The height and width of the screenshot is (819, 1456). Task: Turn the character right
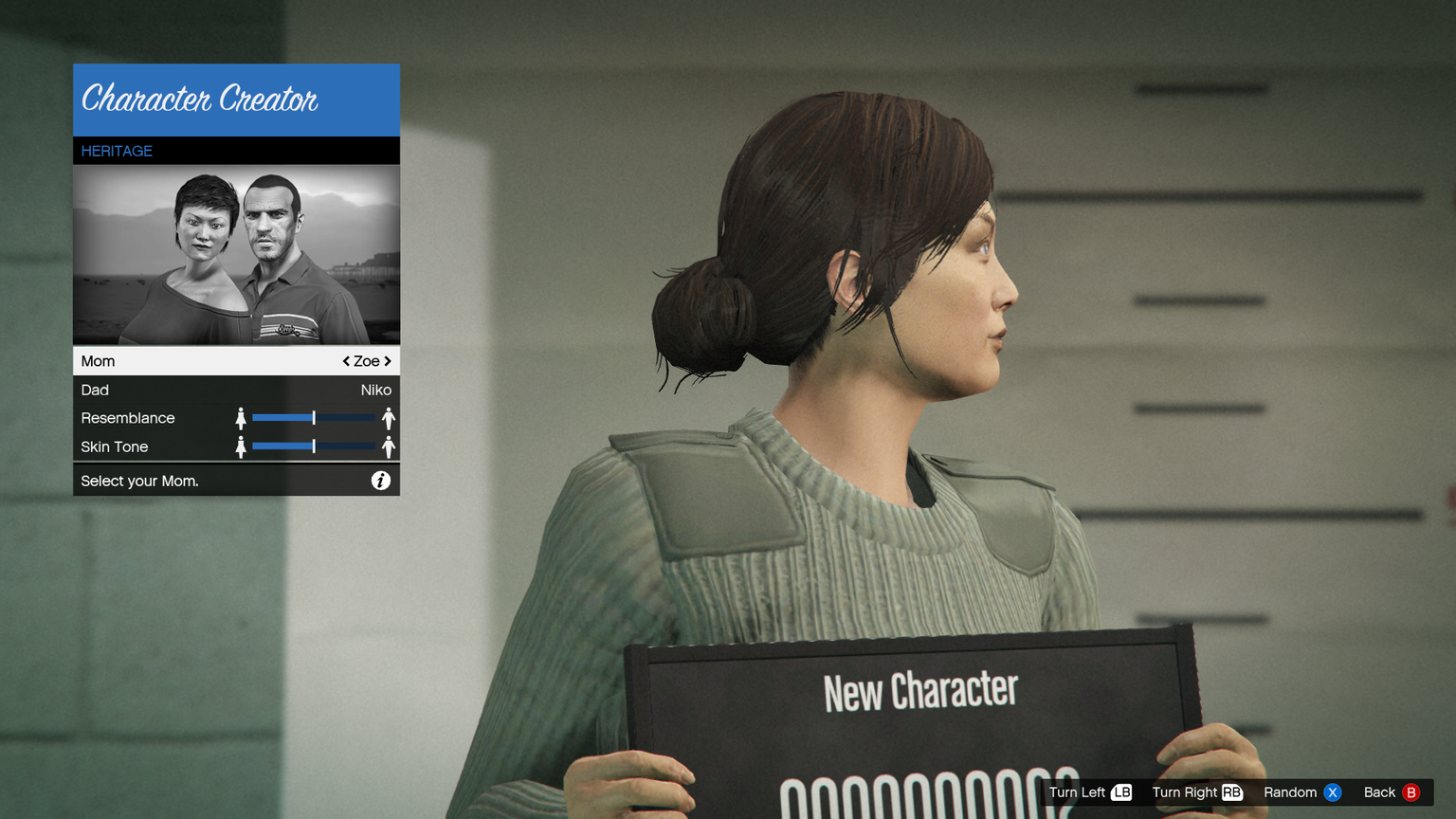tap(1196, 792)
